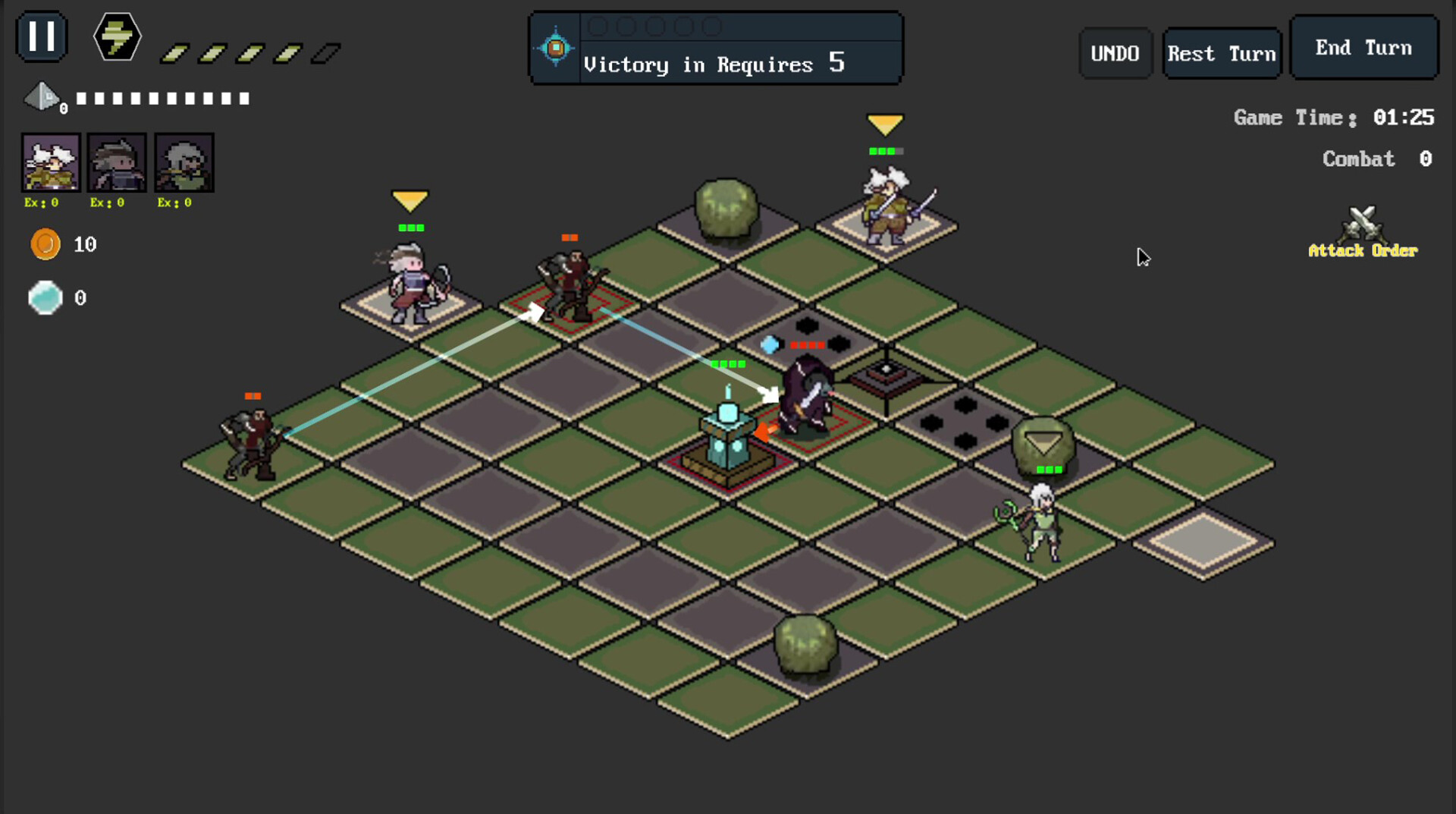Click the lightning energy hexagon icon
The image size is (1456, 814).
click(x=115, y=37)
